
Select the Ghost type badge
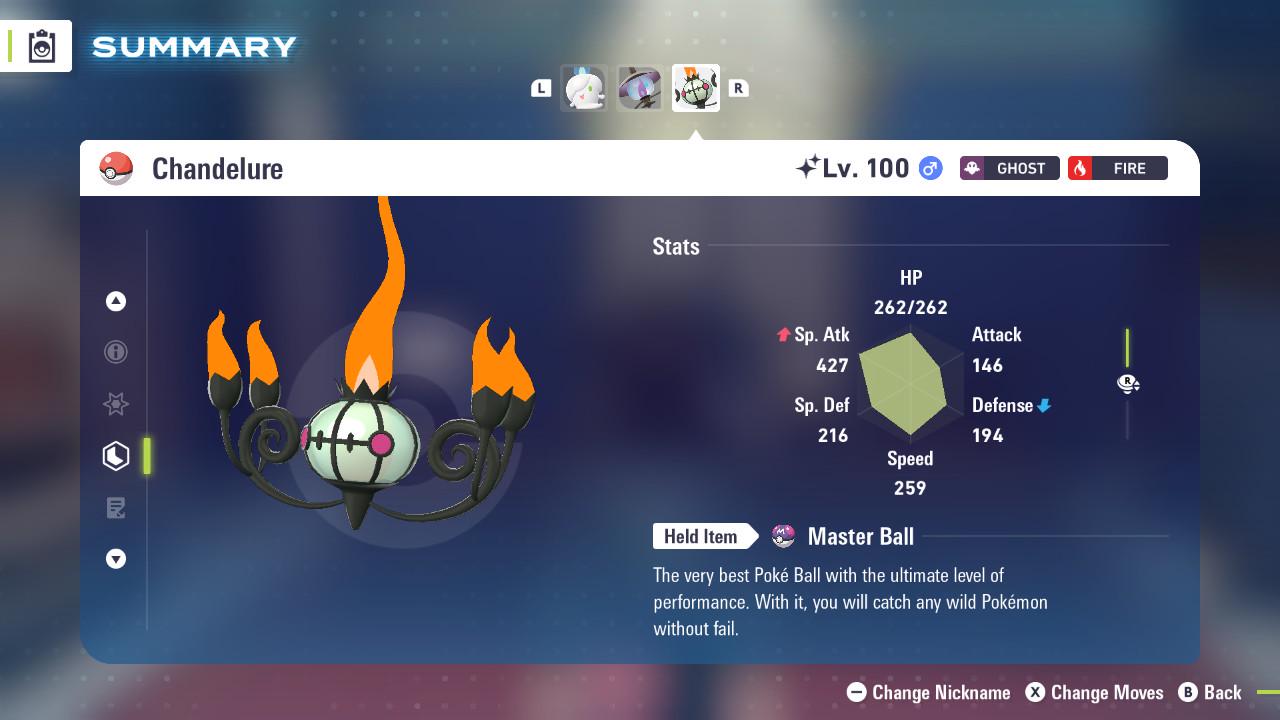(x=1009, y=168)
